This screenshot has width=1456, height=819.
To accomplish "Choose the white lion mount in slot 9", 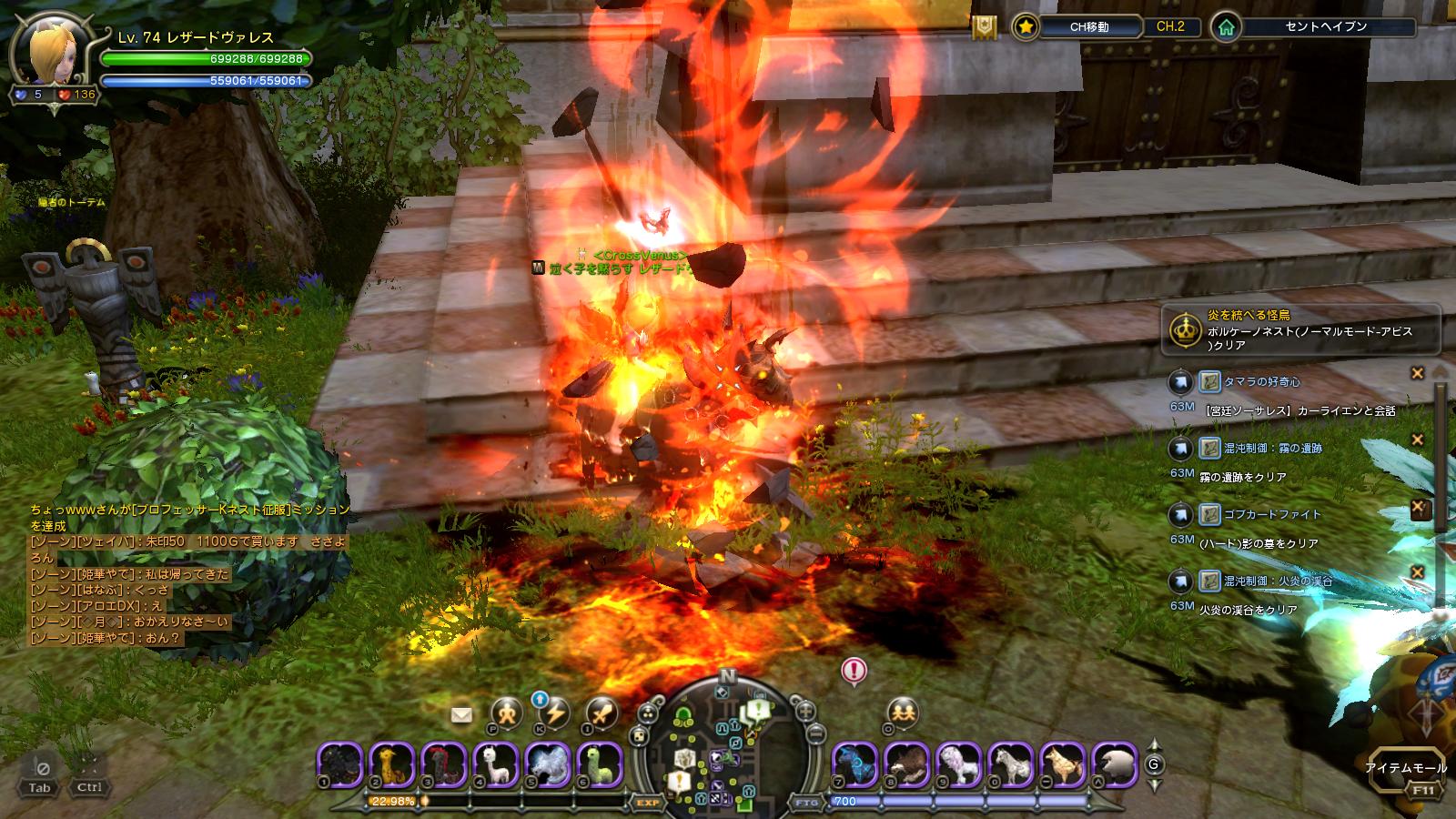I will (x=958, y=763).
